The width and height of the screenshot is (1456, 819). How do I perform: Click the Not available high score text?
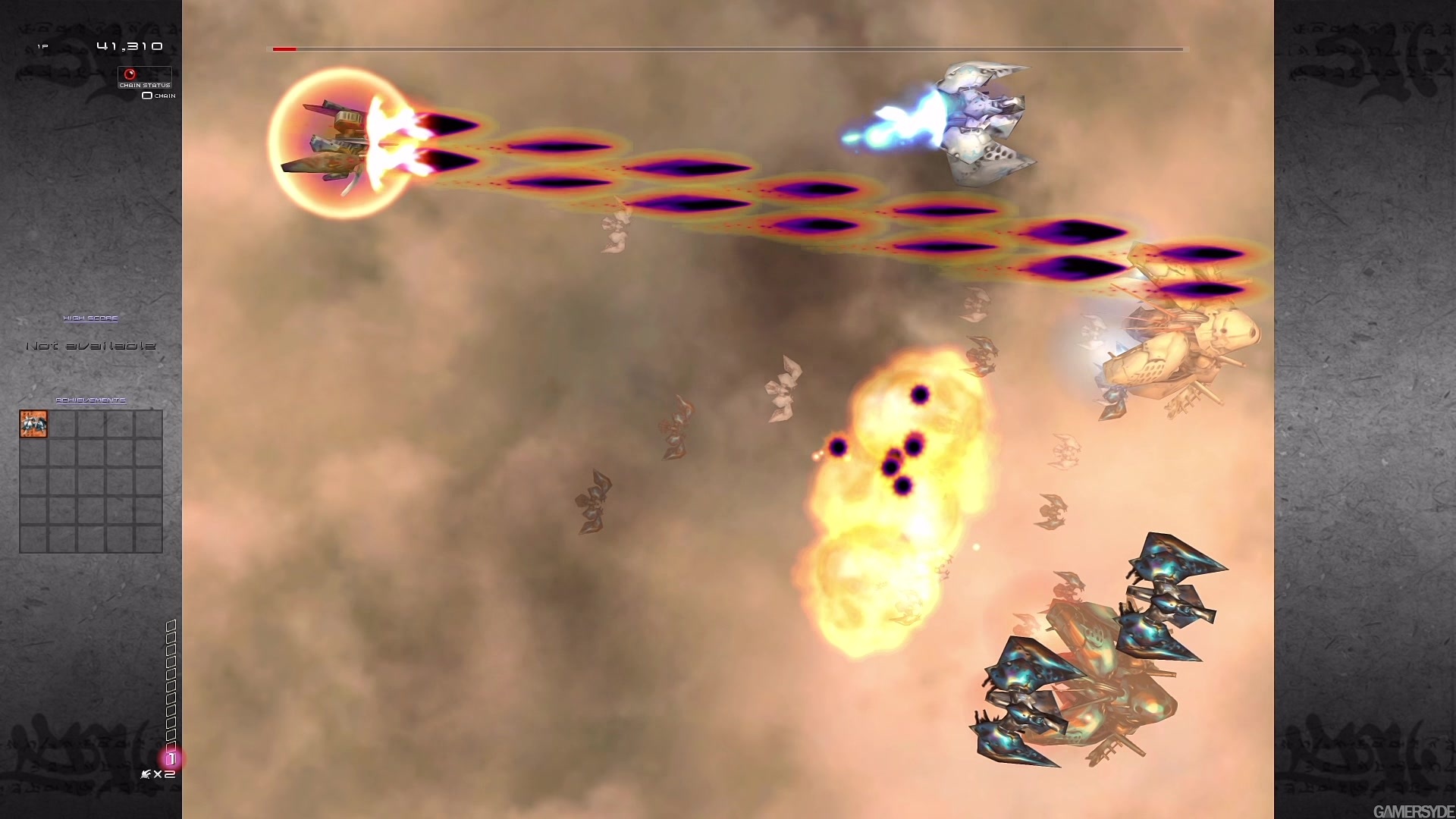point(90,346)
